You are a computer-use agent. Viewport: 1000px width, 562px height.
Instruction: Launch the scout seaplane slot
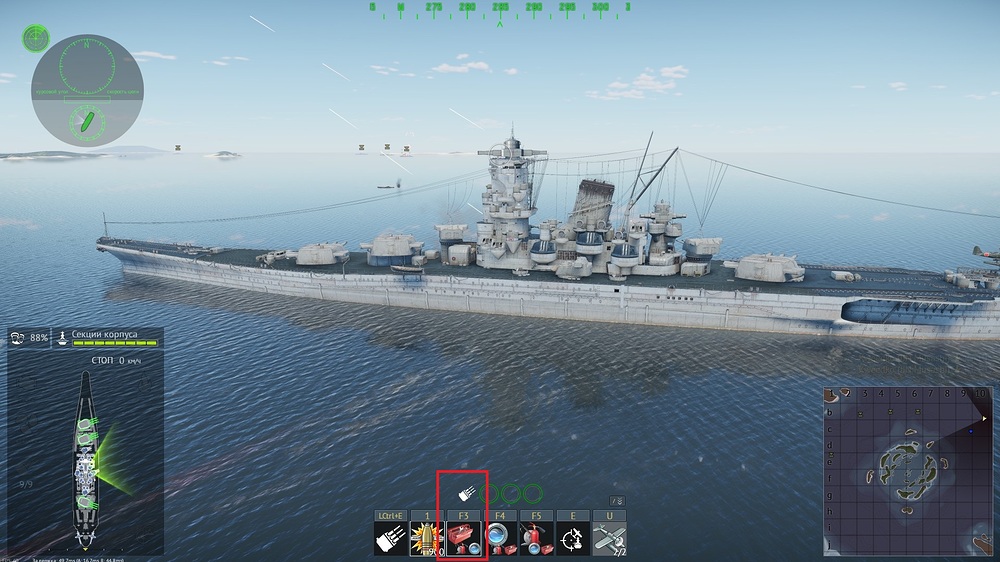tap(610, 539)
